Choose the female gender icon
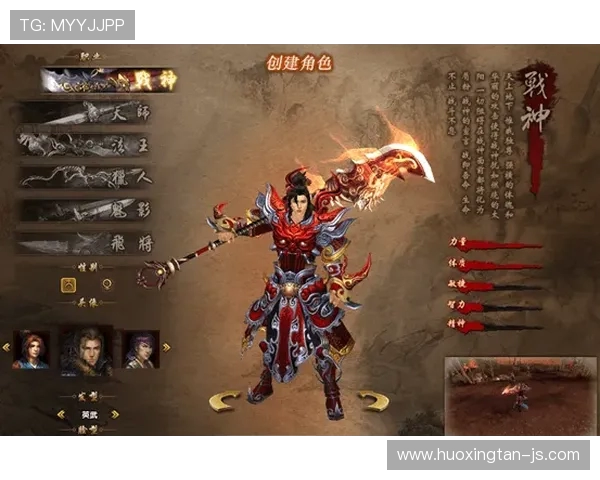Image resolution: width=600 pixels, height=480 pixels. tap(107, 284)
